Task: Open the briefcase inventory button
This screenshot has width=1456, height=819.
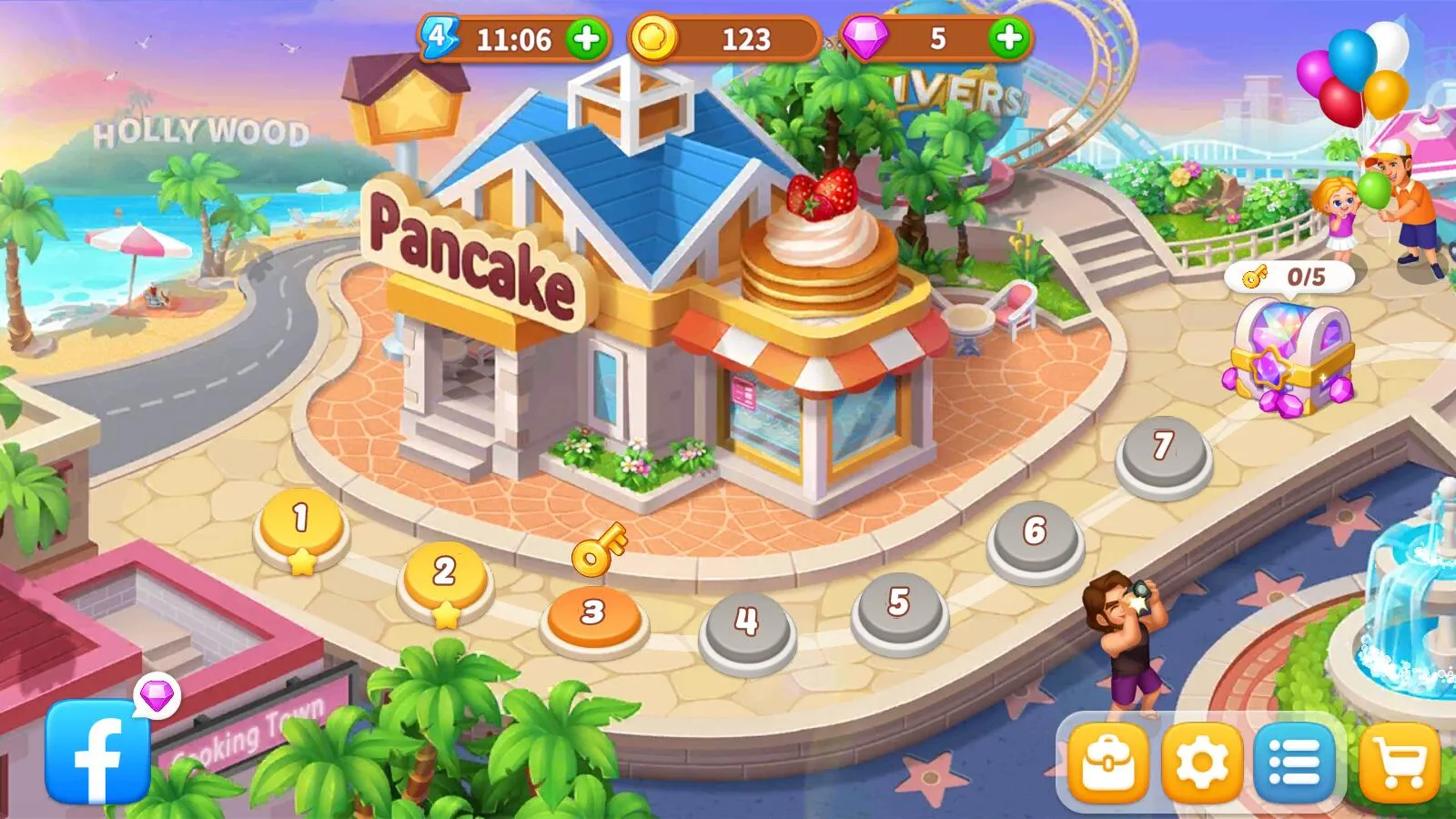Action: point(1107,763)
